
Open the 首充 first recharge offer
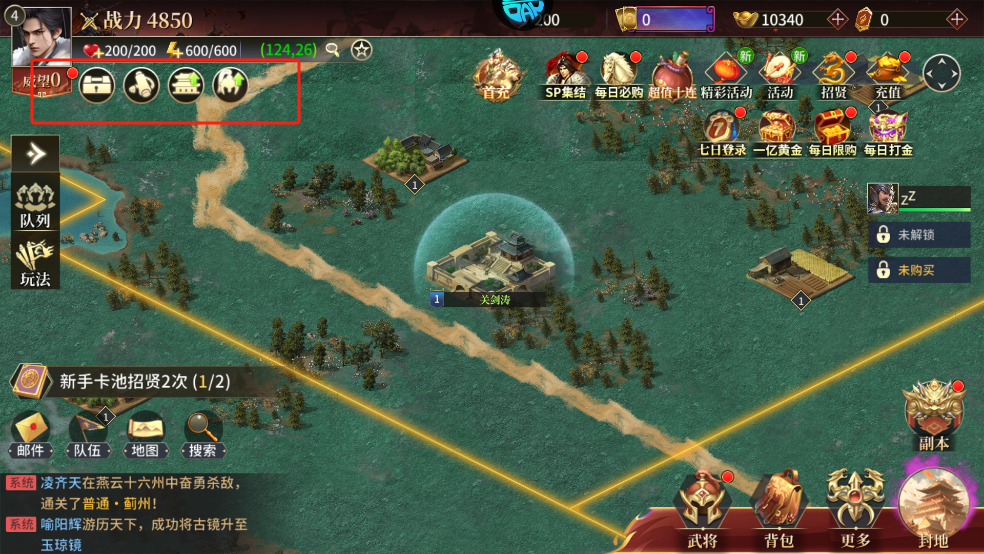click(x=496, y=73)
